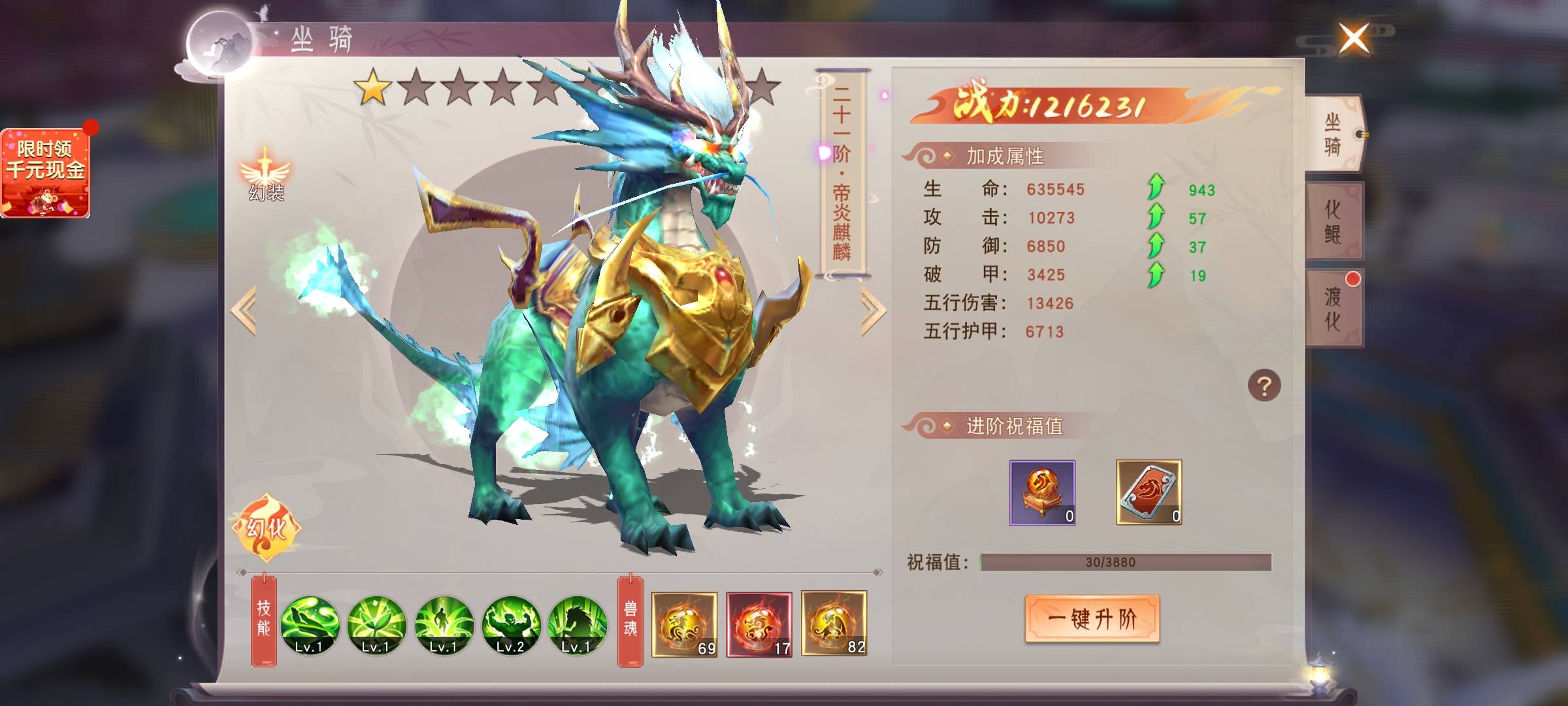Open the question mark help button
1568x706 pixels.
coord(1264,386)
